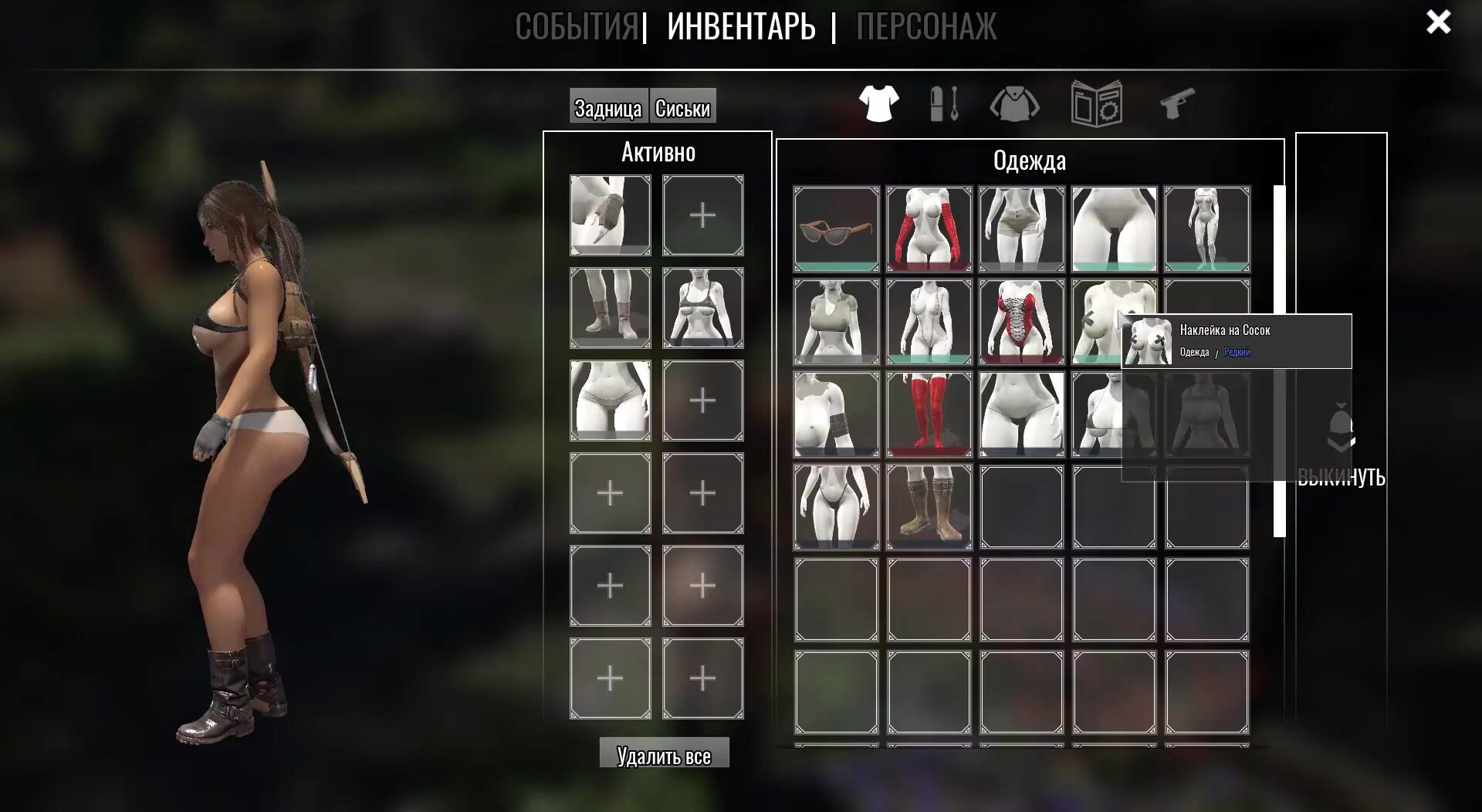Viewport: 1482px width, 812px height.
Task: Open the Персонаж tab
Action: point(925,26)
